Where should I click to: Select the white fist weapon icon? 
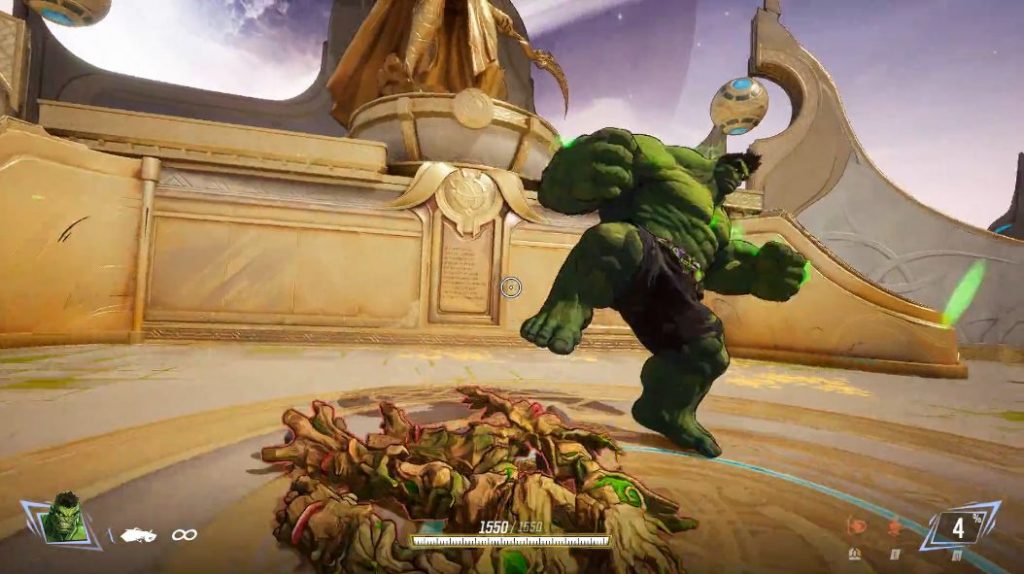pos(138,535)
